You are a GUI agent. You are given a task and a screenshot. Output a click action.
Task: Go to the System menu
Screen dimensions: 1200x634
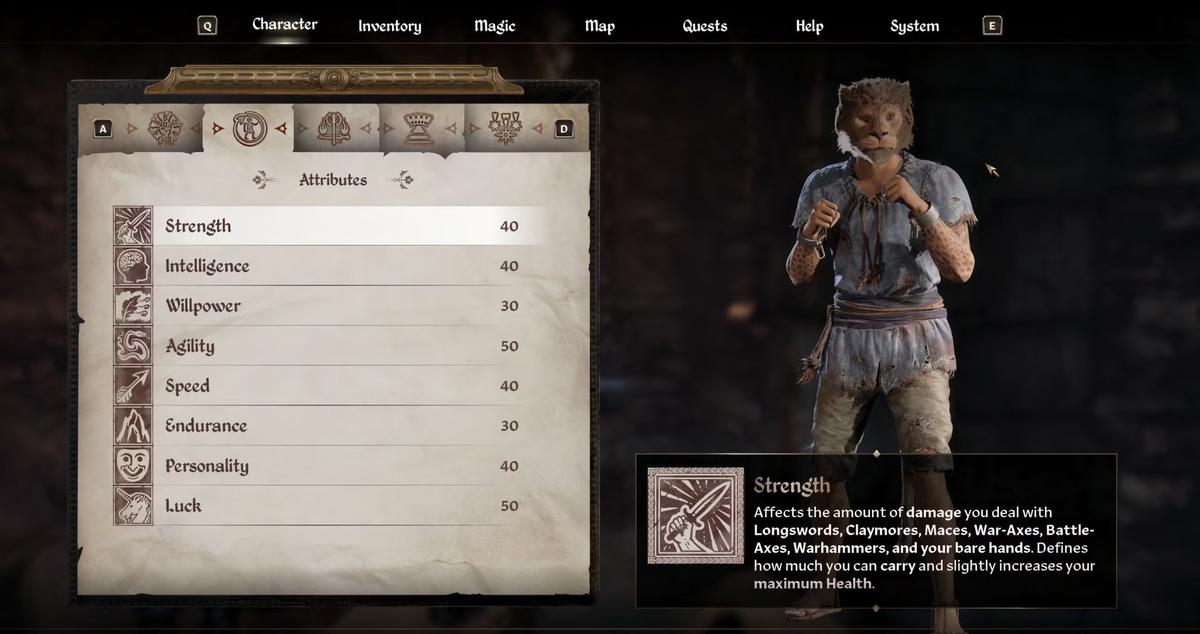tap(914, 26)
